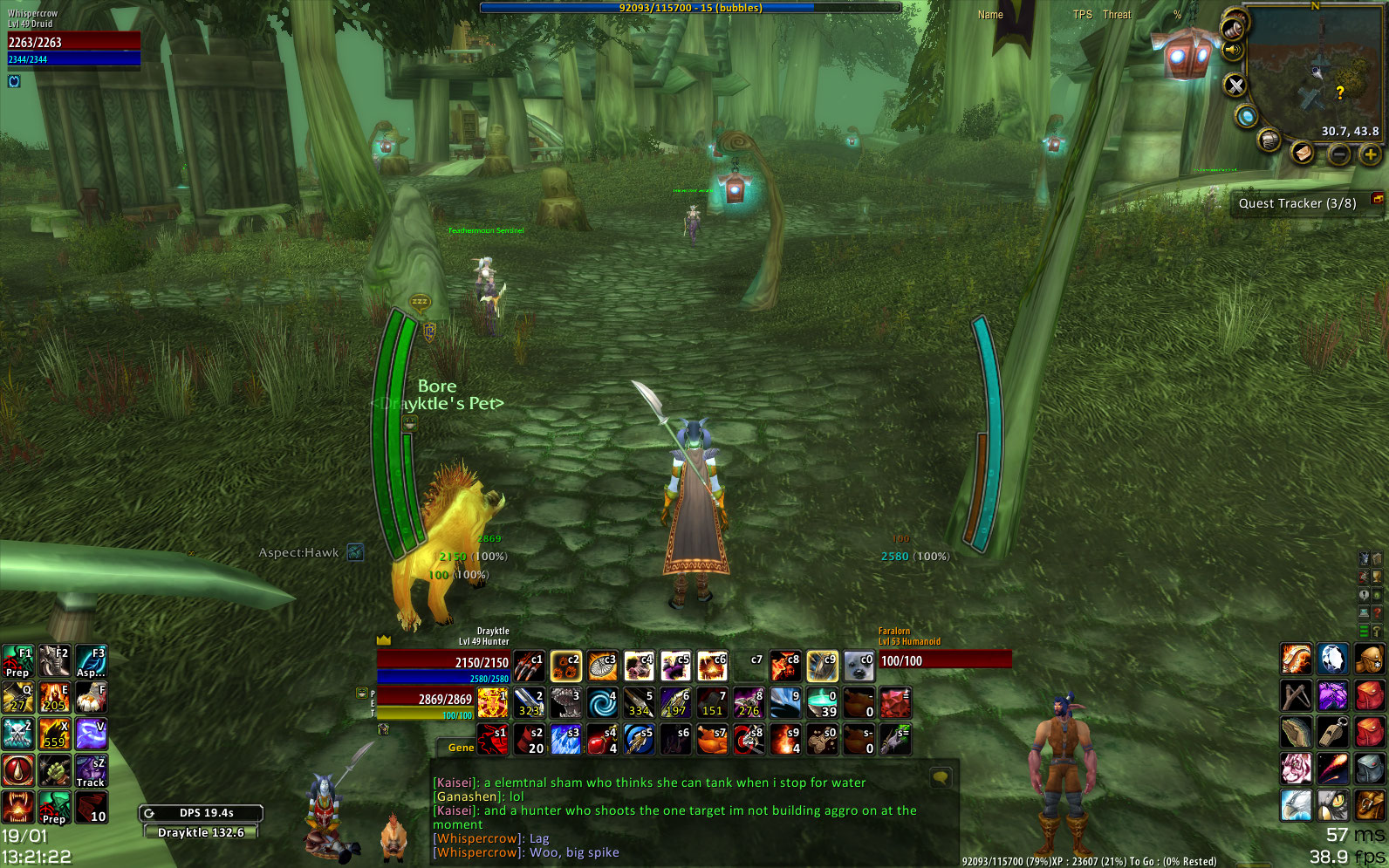Use the skull and crossbones ability on Z
The width and height of the screenshot is (1389, 868).
pos(17,735)
